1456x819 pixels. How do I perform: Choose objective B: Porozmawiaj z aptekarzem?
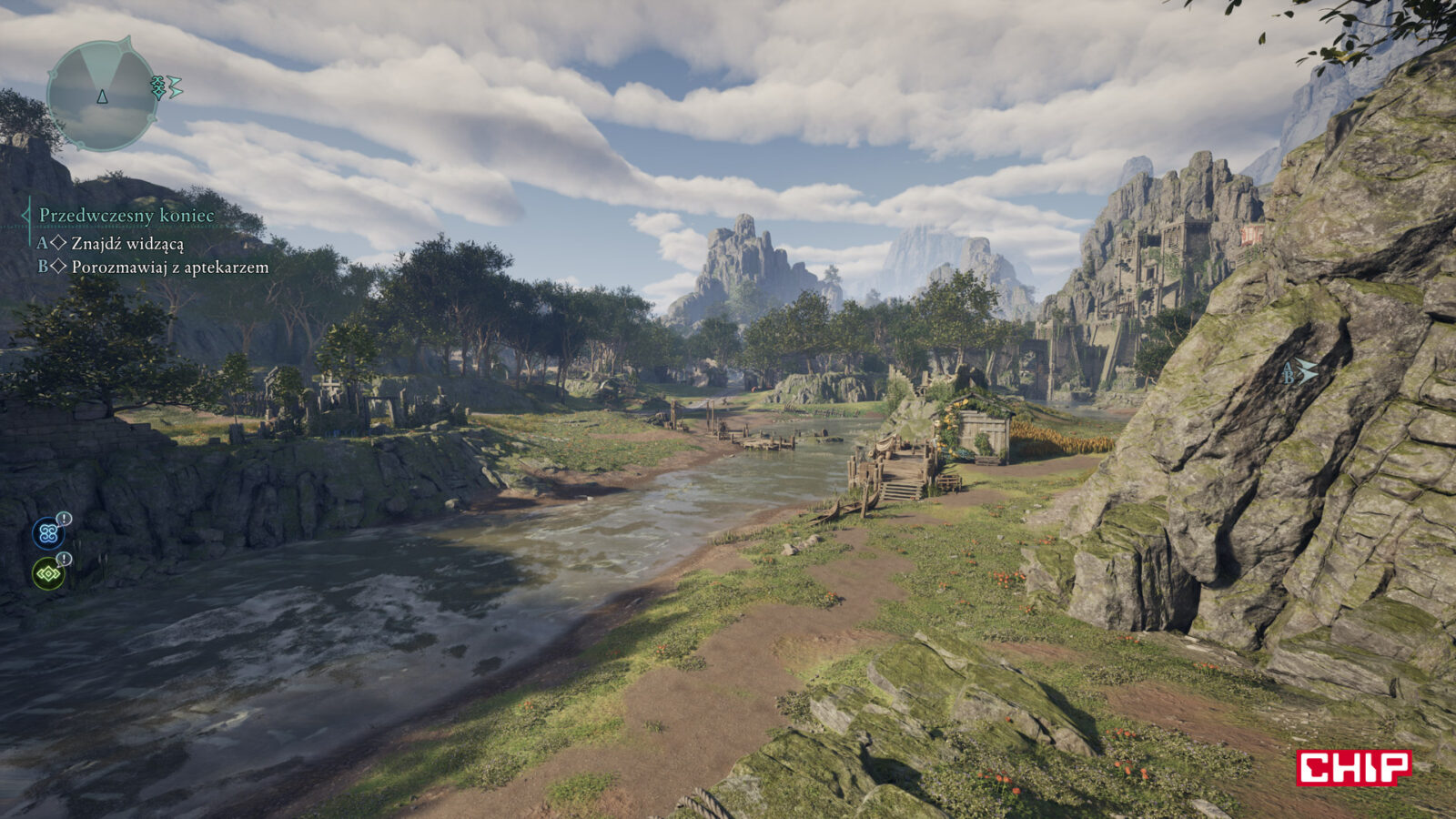[x=169, y=267]
